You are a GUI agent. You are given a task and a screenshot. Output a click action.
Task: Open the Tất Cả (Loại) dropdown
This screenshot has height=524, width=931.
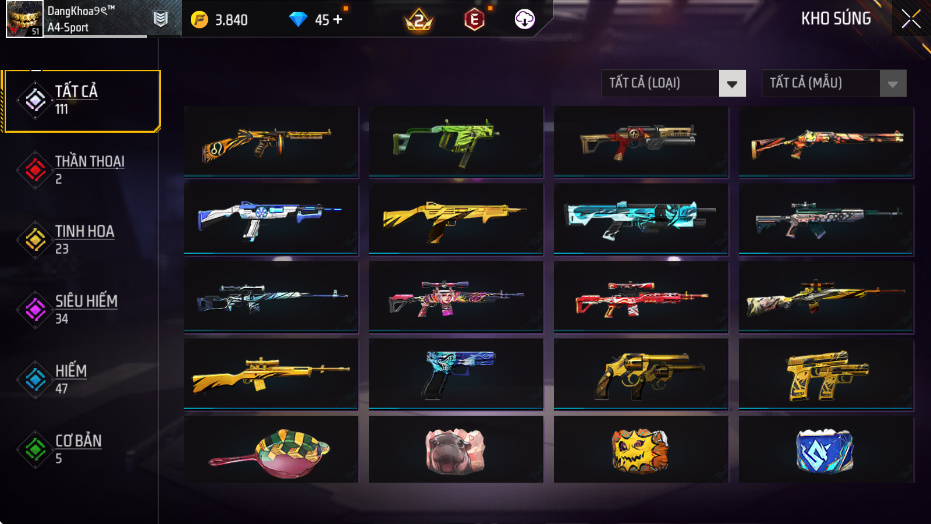pyautogui.click(x=673, y=83)
